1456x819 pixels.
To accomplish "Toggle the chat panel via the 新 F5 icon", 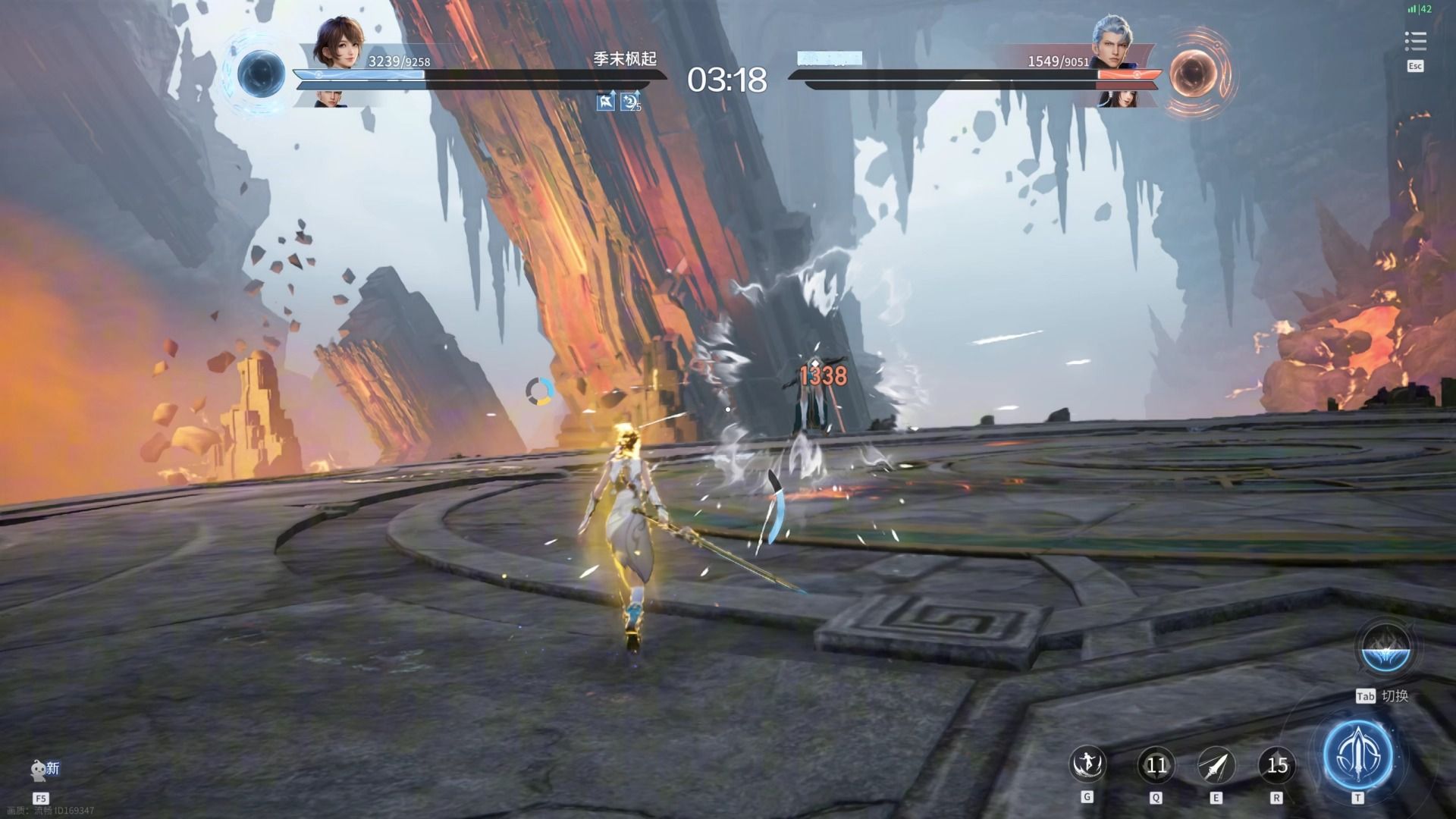I will click(x=38, y=768).
